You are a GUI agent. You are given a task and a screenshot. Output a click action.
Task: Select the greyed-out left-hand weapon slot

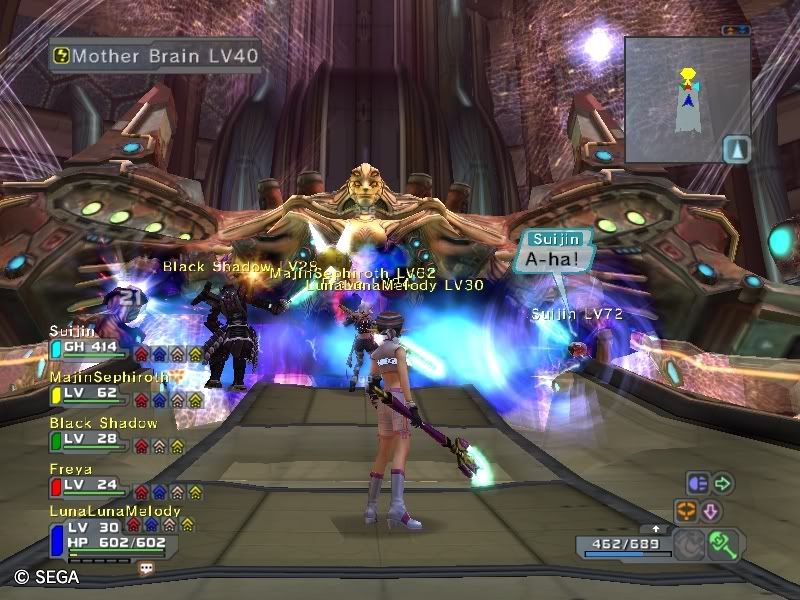689,545
